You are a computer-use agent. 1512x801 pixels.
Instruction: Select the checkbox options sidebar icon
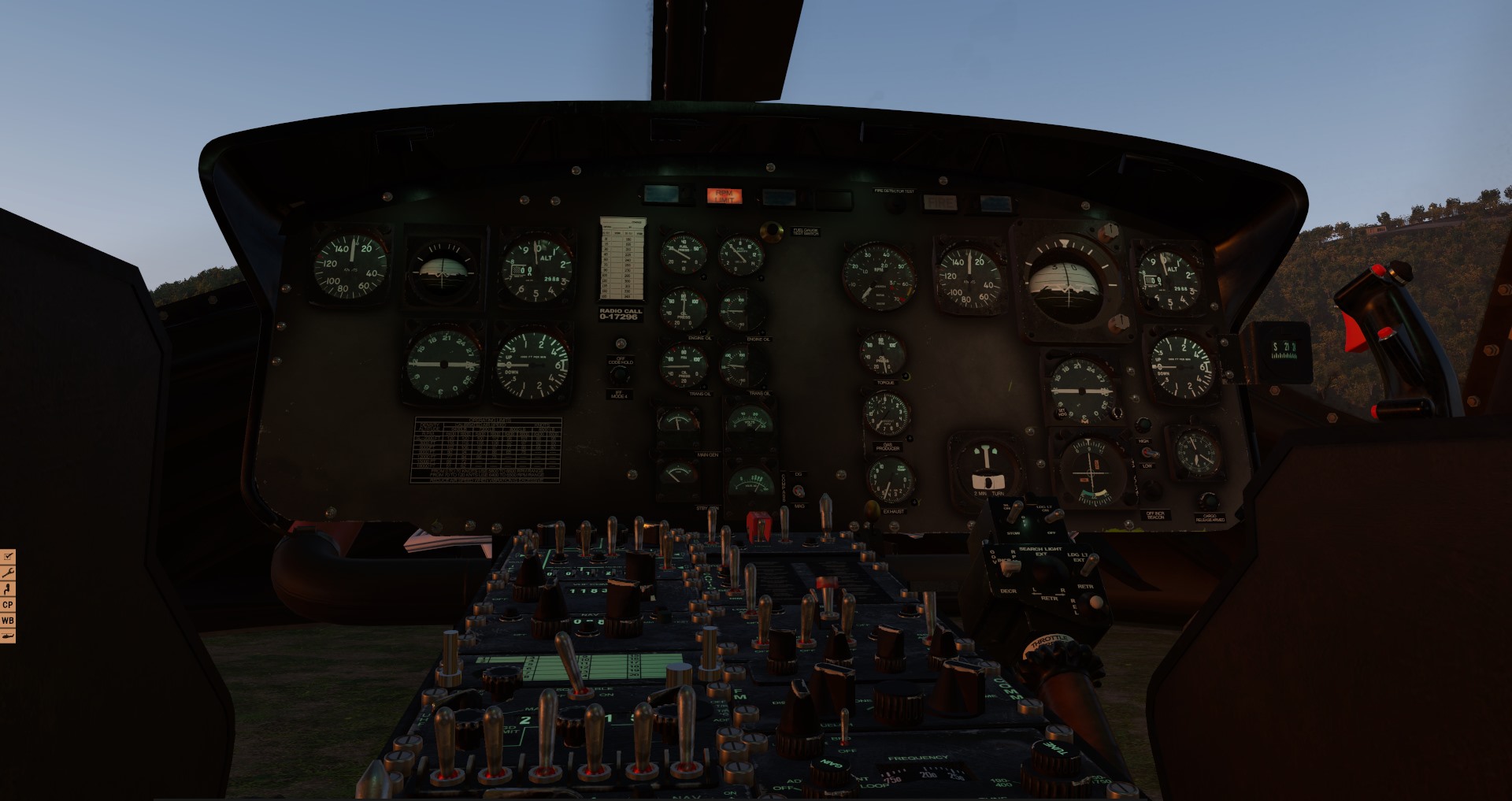tap(8, 557)
